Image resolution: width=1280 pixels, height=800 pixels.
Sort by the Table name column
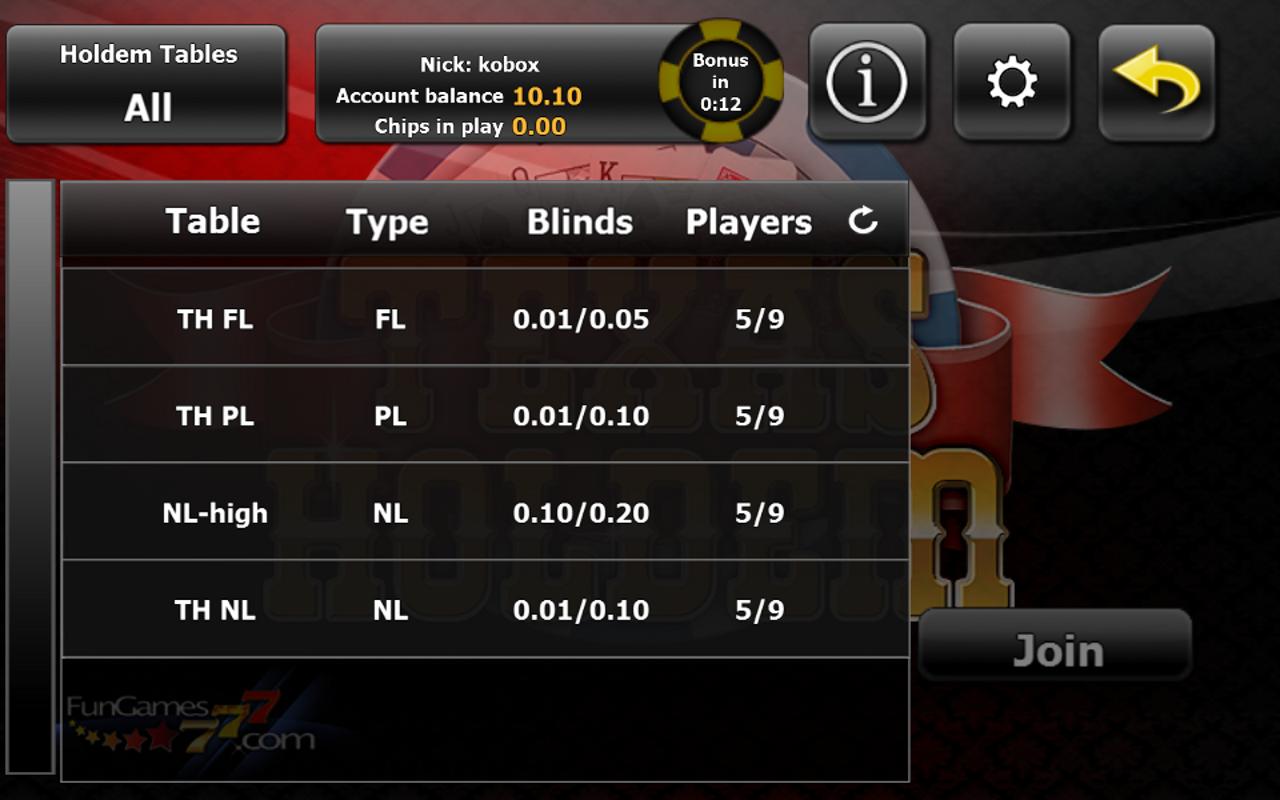pyautogui.click(x=212, y=222)
